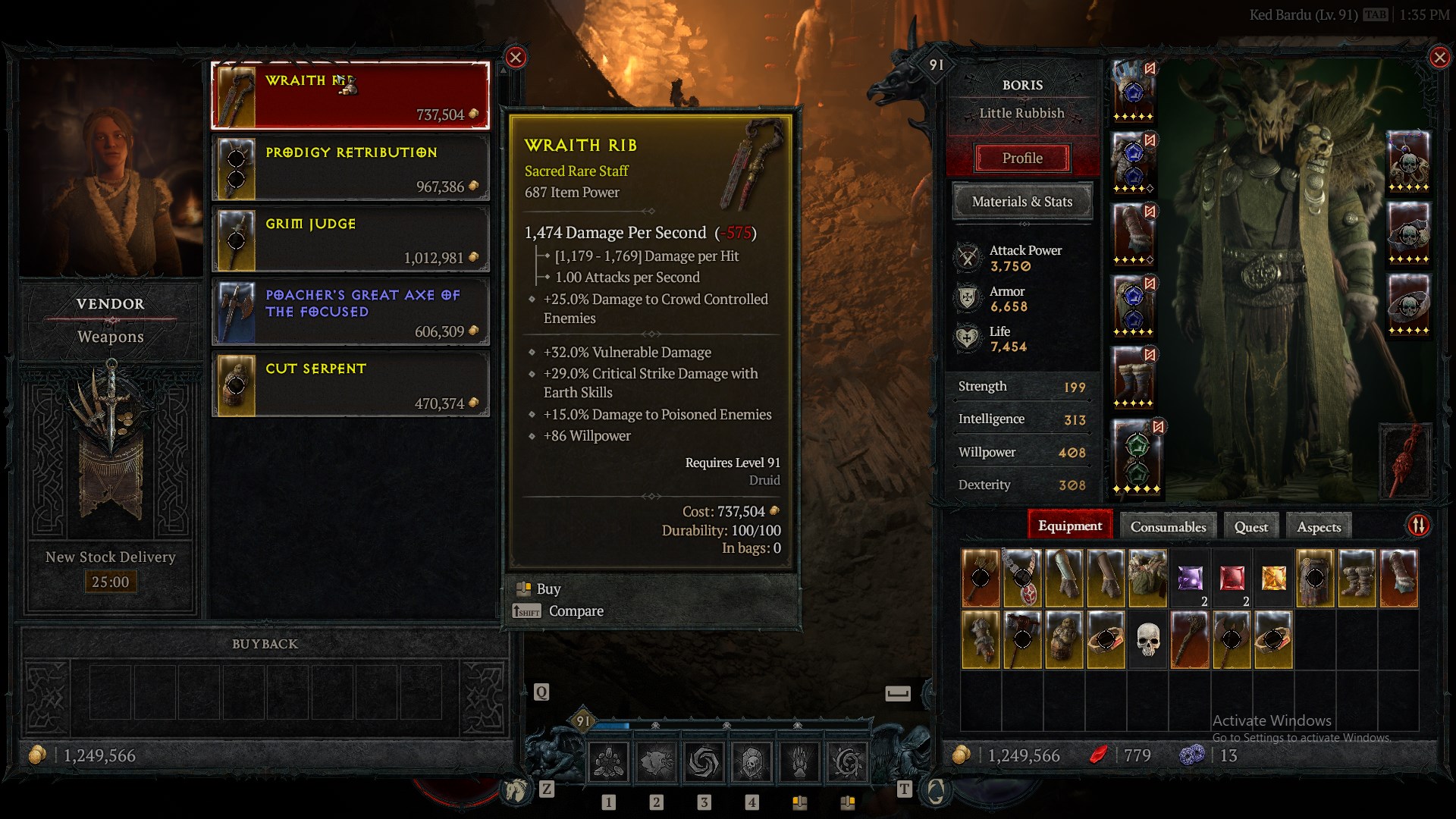Select the purple amethyst gem stack
1456x819 pixels.
click(1190, 579)
